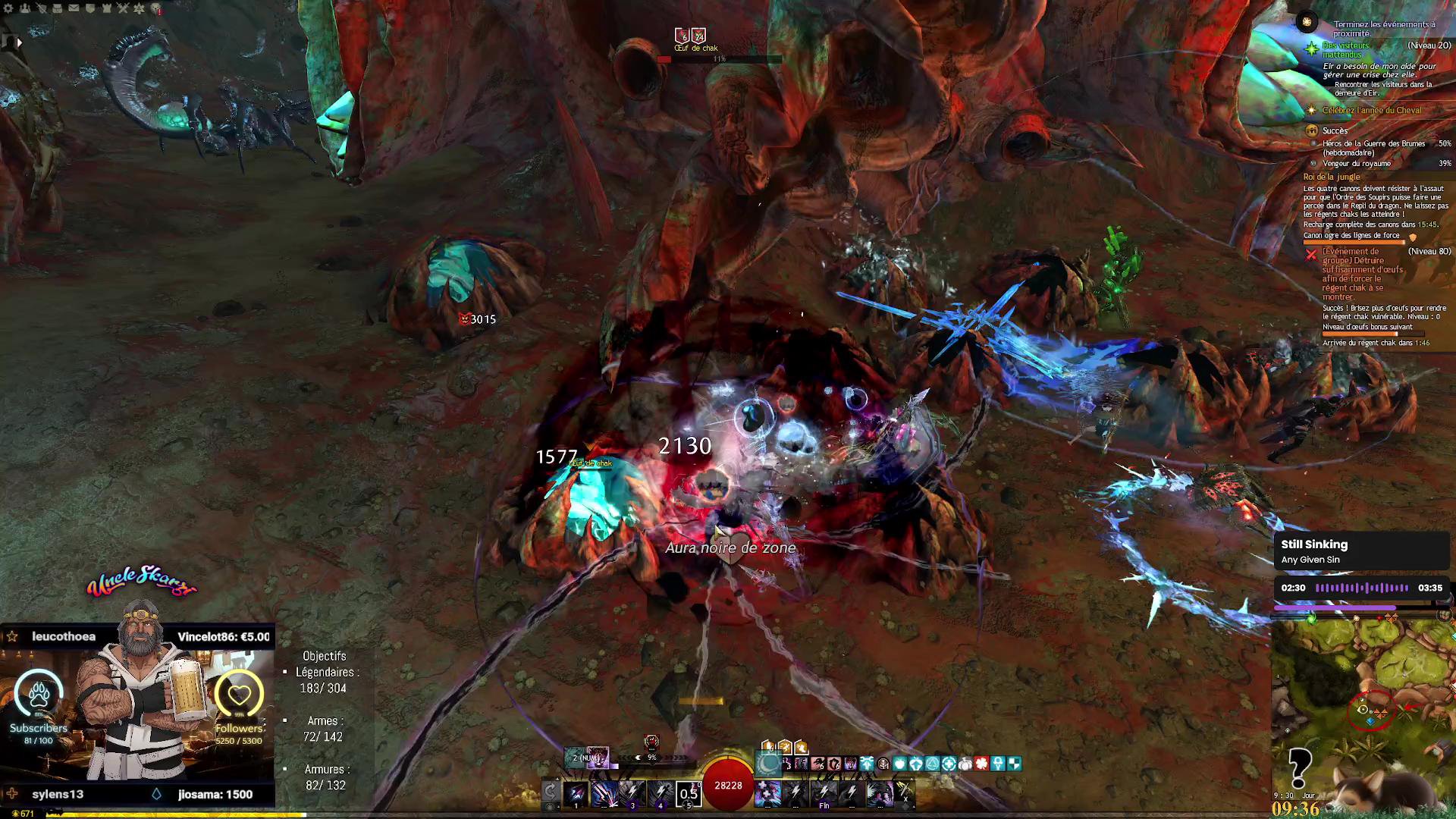
Task: Select 'Vengeur du royaume' achievement entry
Action: pyautogui.click(x=1357, y=164)
